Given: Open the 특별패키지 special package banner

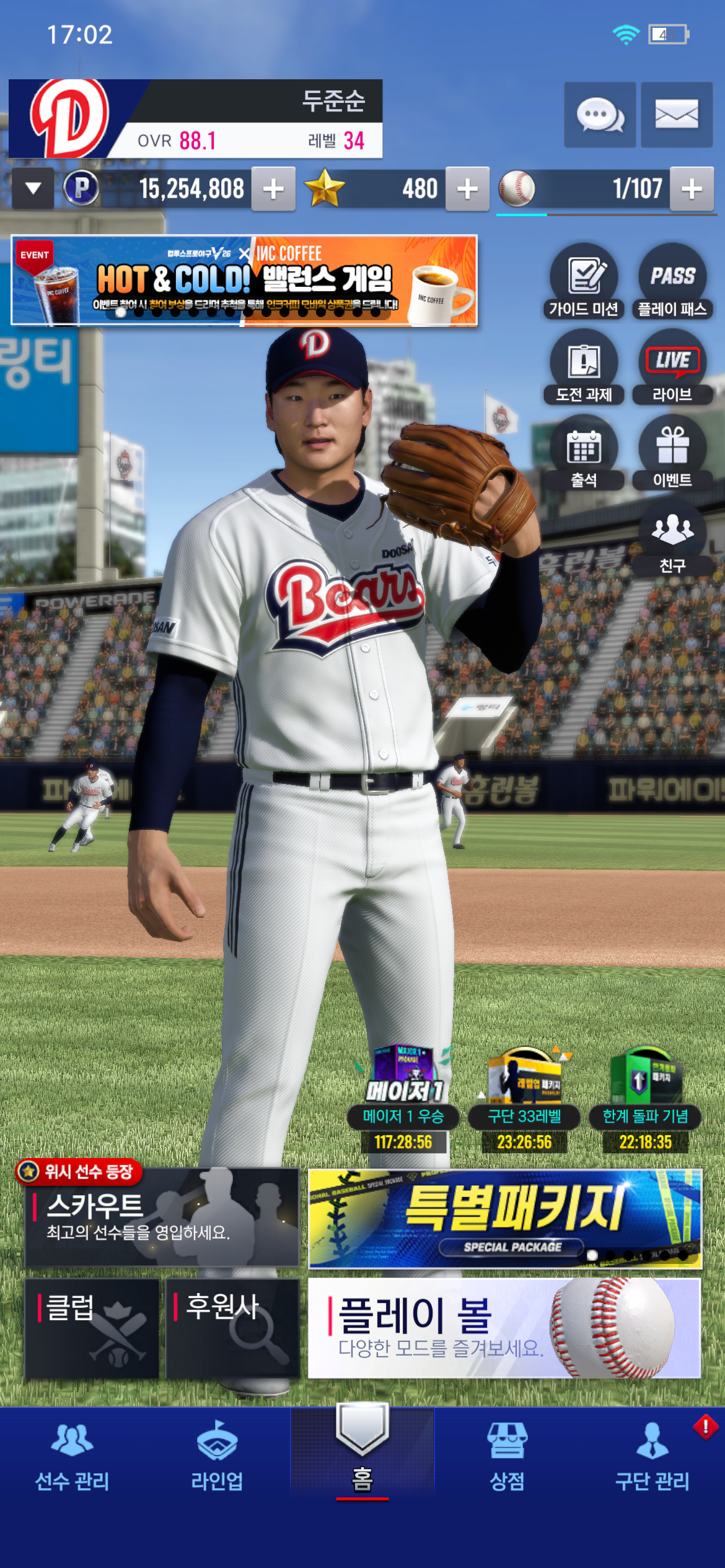Looking at the screenshot, I should (x=504, y=1218).
